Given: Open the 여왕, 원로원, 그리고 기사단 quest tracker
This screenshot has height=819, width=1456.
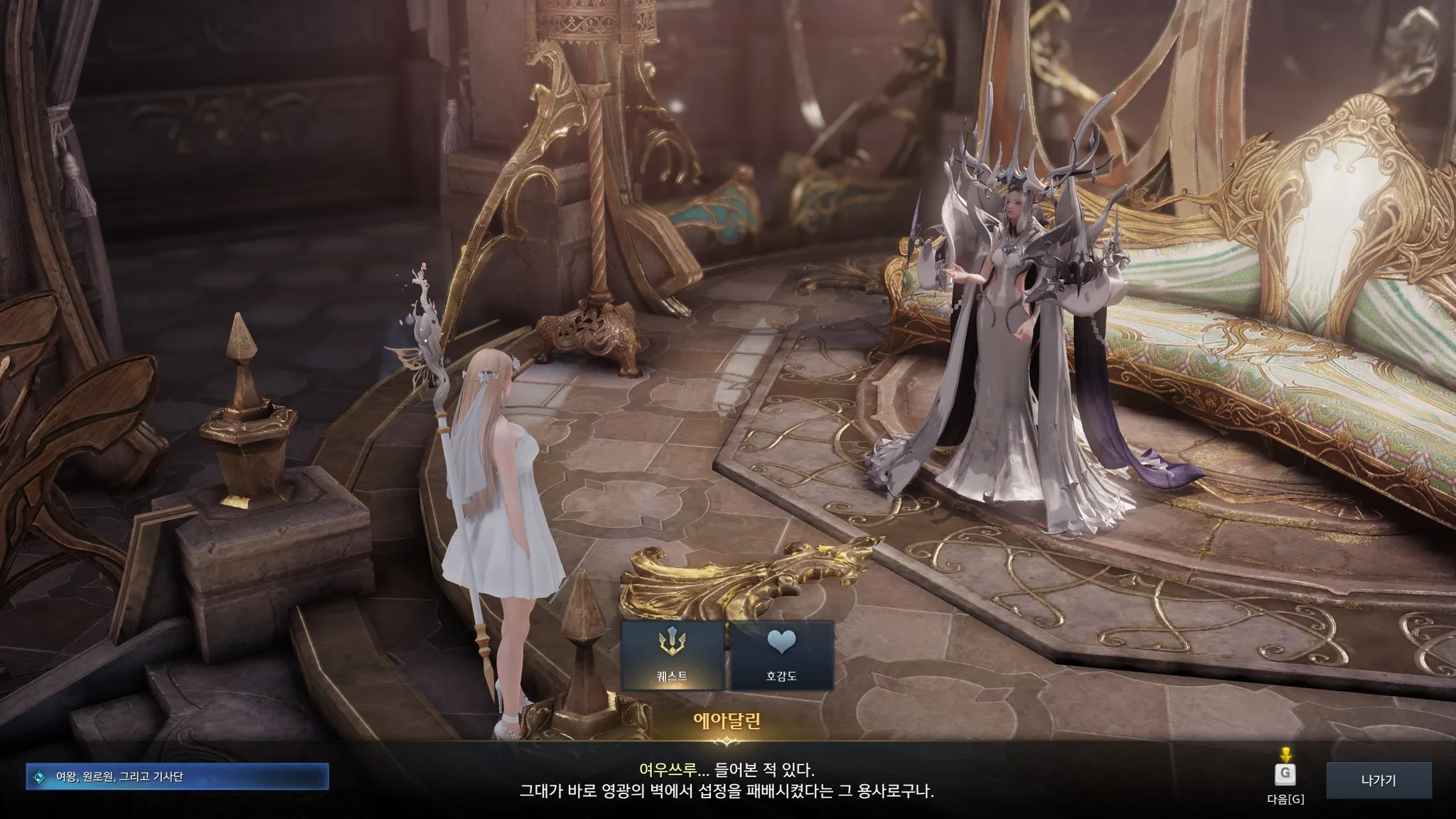Looking at the screenshot, I should pyautogui.click(x=178, y=777).
